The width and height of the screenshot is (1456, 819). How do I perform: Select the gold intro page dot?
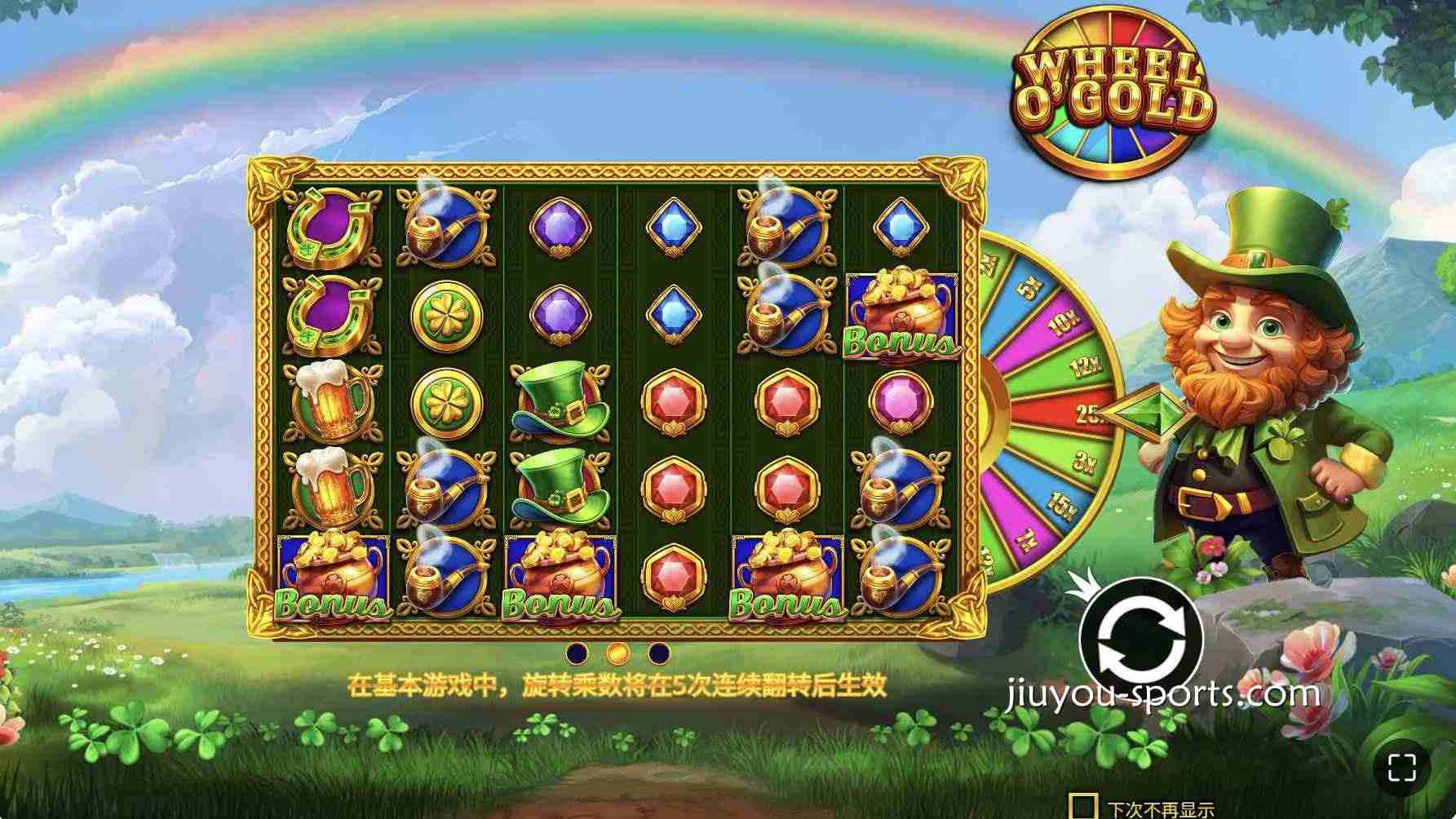(x=618, y=653)
